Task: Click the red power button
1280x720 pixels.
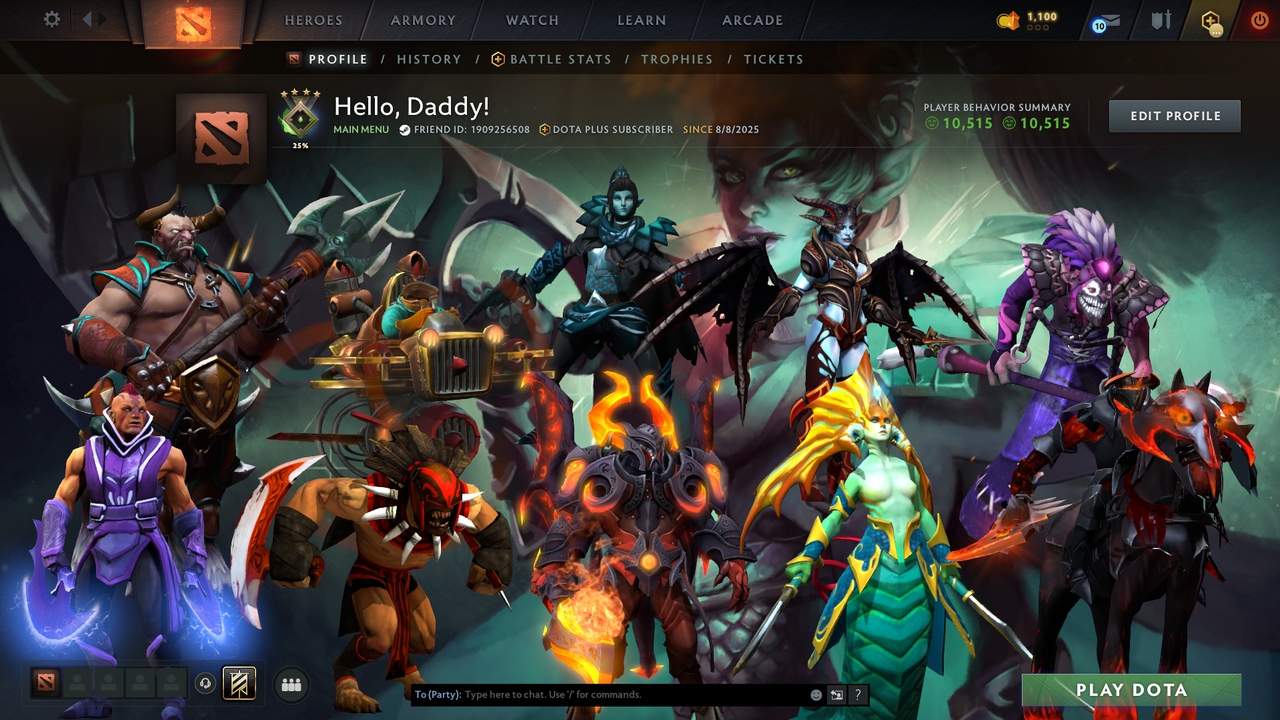Action: (1259, 20)
